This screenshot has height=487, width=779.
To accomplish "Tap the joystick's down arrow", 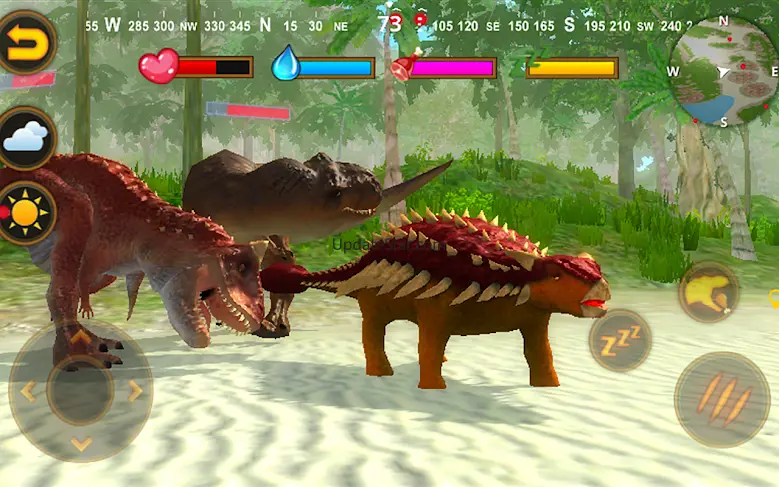I will pyautogui.click(x=81, y=444).
